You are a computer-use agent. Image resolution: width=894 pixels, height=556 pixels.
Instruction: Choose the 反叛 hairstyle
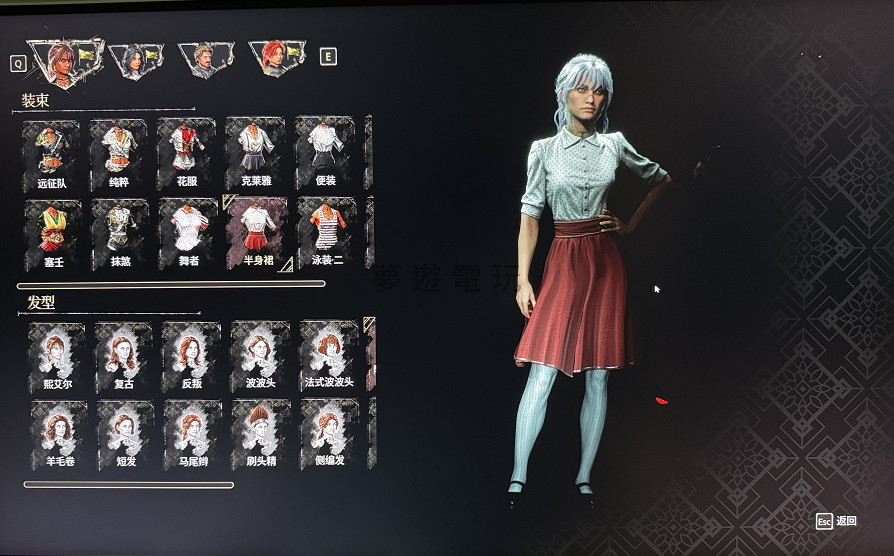[x=192, y=355]
